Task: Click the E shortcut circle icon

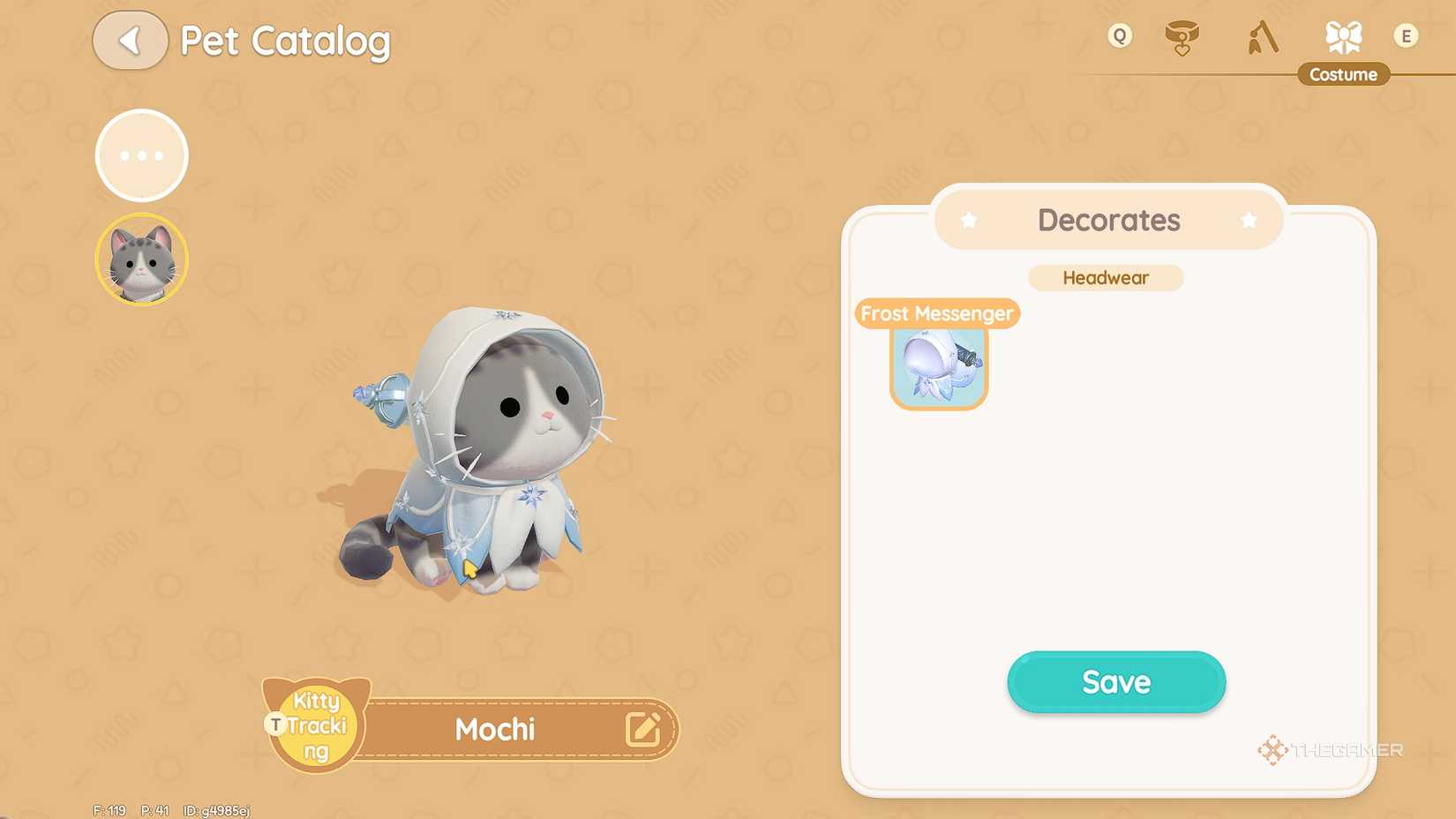Action: tap(1407, 37)
